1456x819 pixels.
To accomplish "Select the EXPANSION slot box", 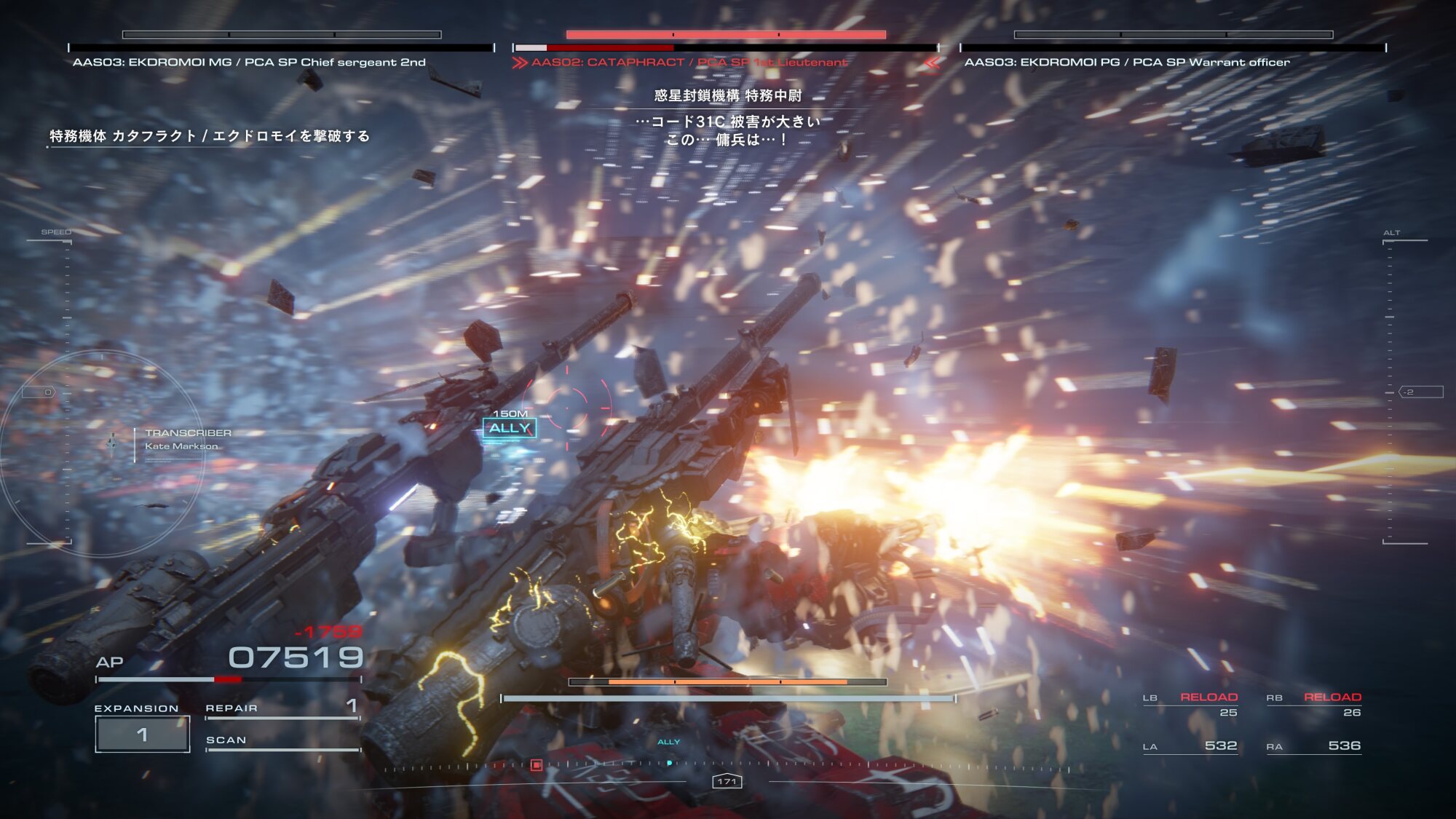I will [x=143, y=734].
